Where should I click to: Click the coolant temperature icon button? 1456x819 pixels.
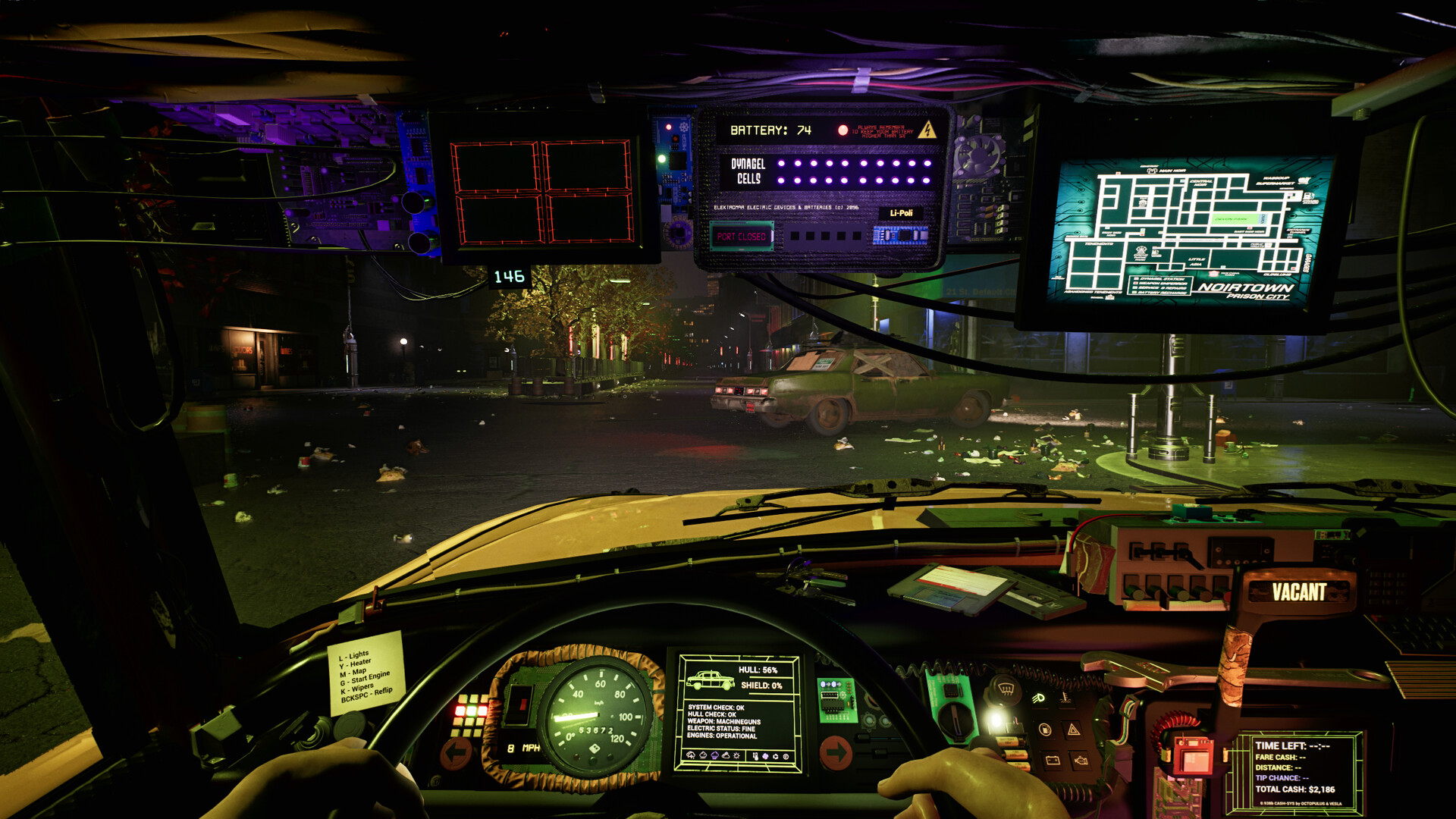coord(1066,698)
